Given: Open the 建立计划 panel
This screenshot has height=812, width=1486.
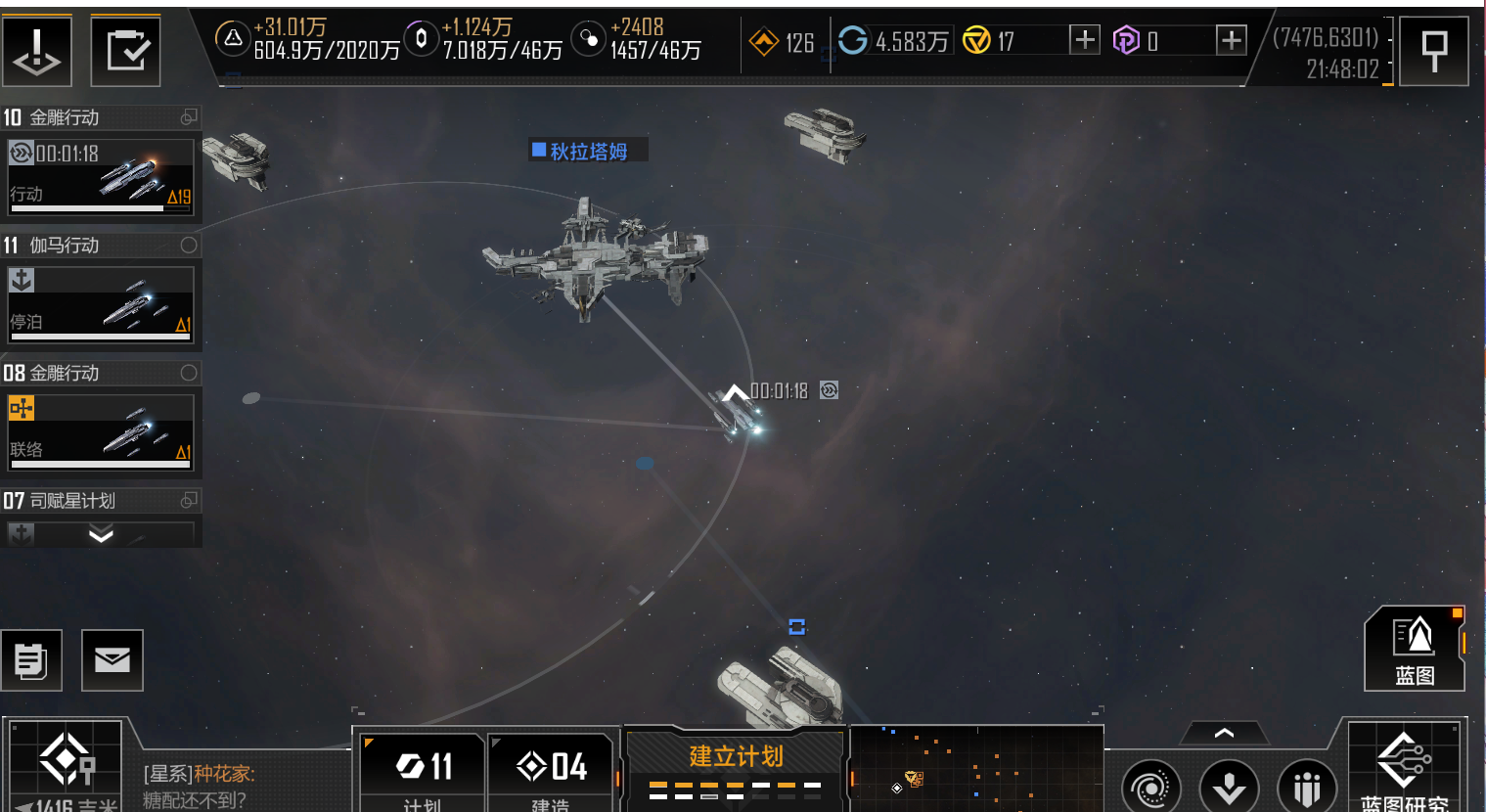Looking at the screenshot, I should point(736,768).
